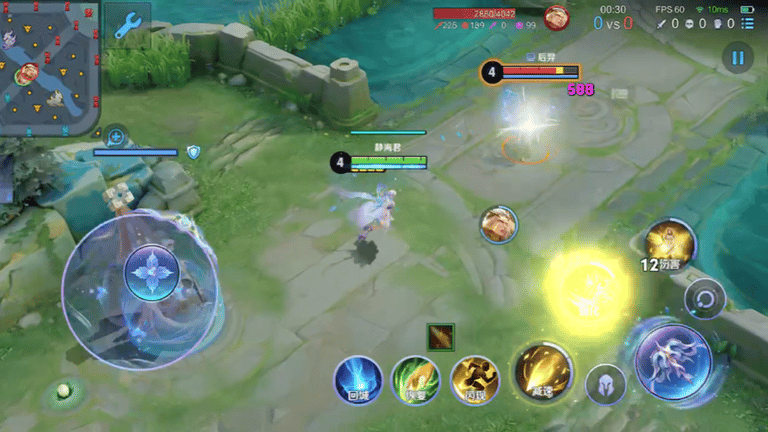Trigger the golden dash skill button
Image resolution: width=768 pixels, height=432 pixels.
[x=543, y=372]
